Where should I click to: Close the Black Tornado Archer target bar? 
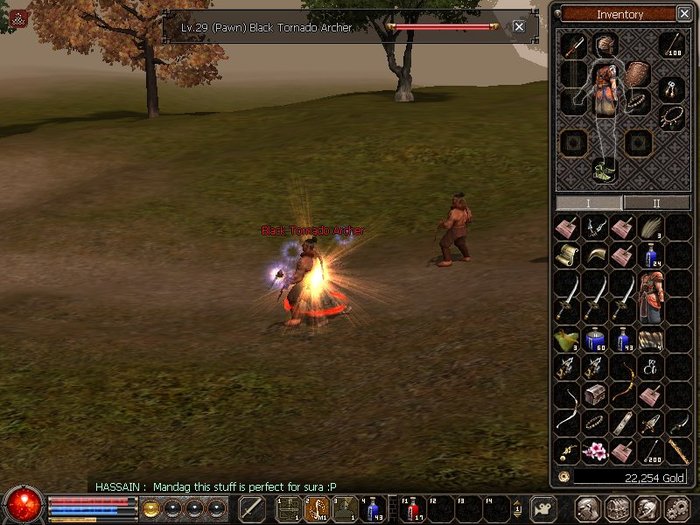tap(518, 27)
